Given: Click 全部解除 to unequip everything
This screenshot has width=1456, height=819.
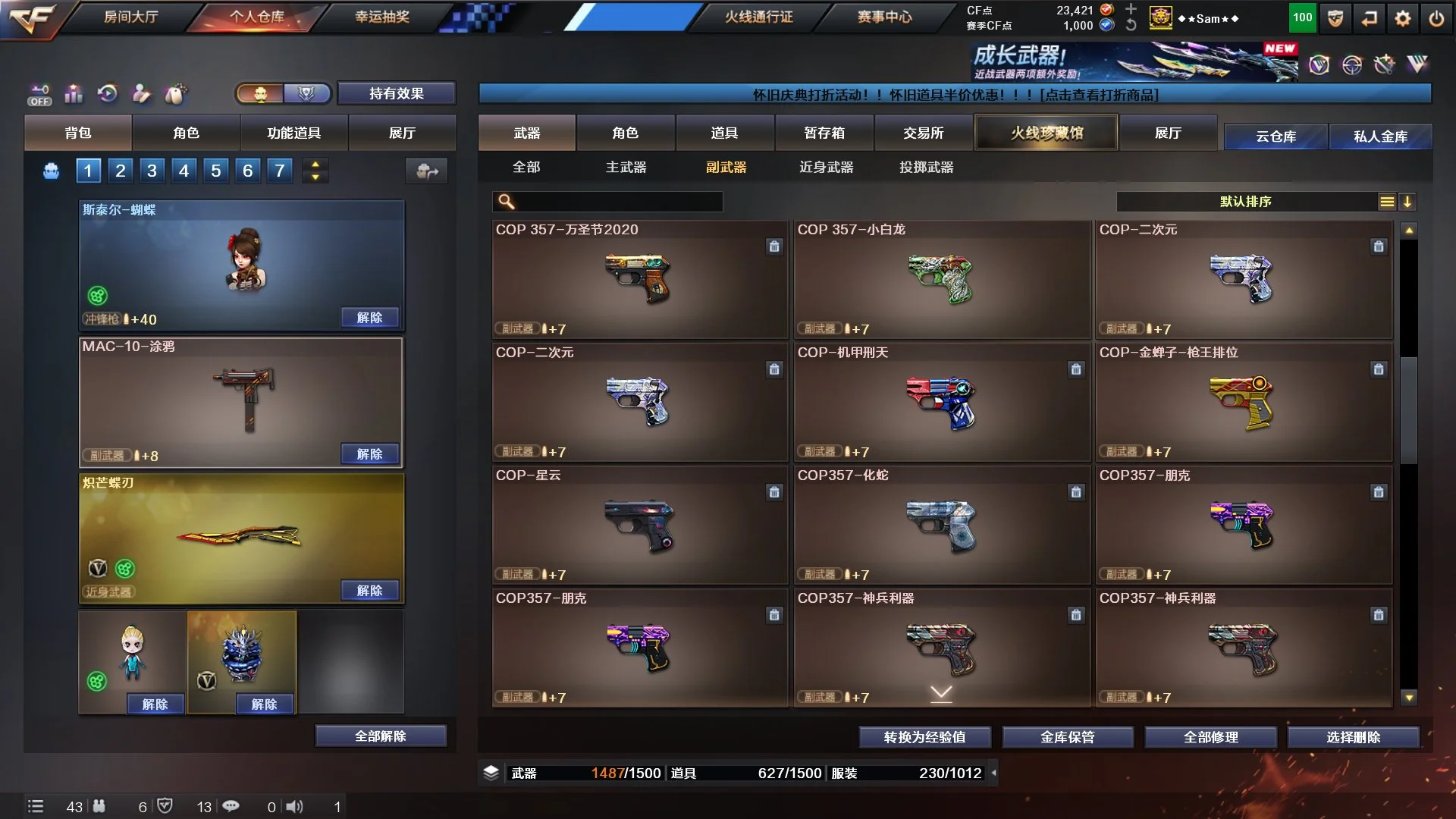Looking at the screenshot, I should [x=381, y=736].
